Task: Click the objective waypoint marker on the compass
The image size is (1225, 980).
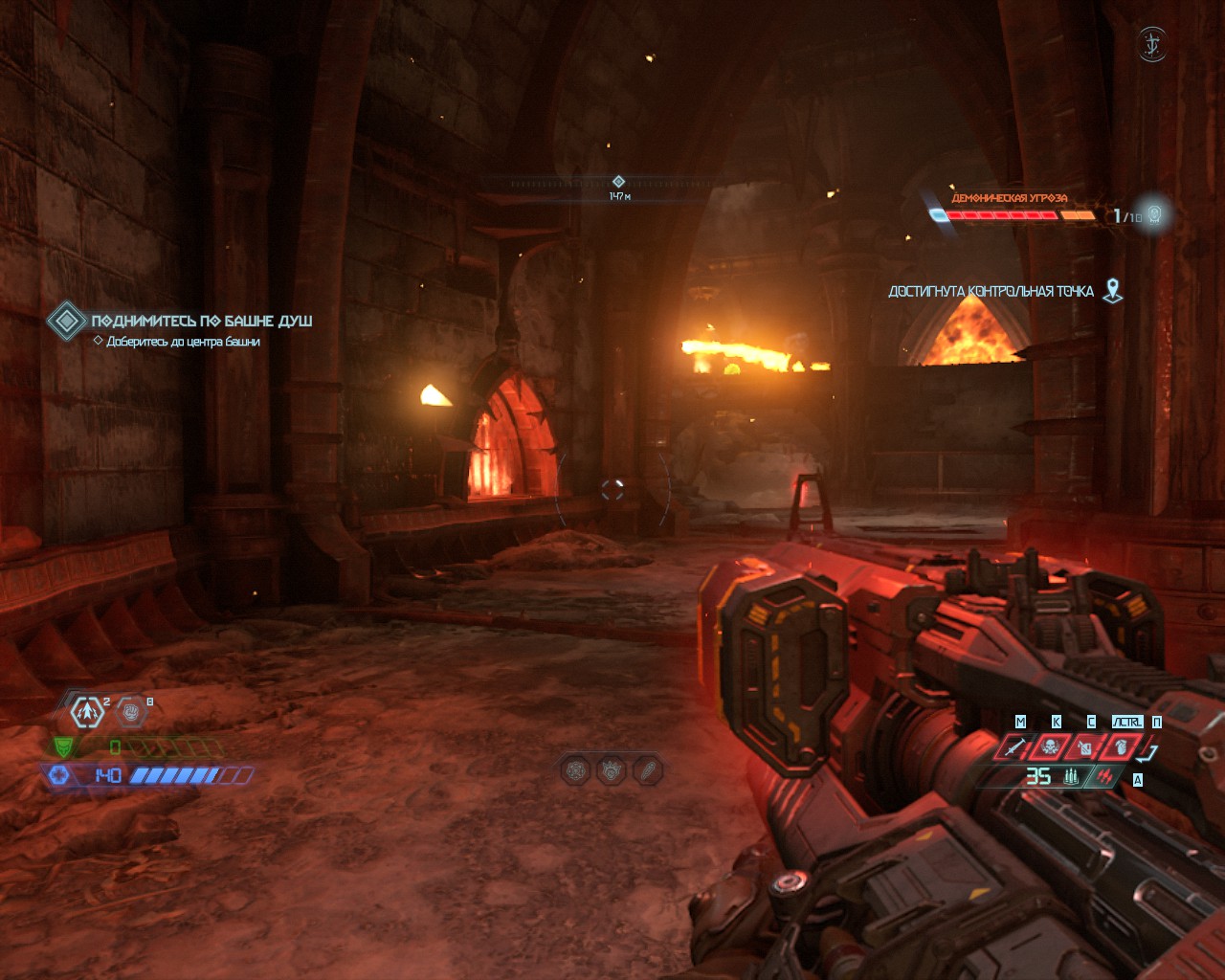Action: pos(618,182)
